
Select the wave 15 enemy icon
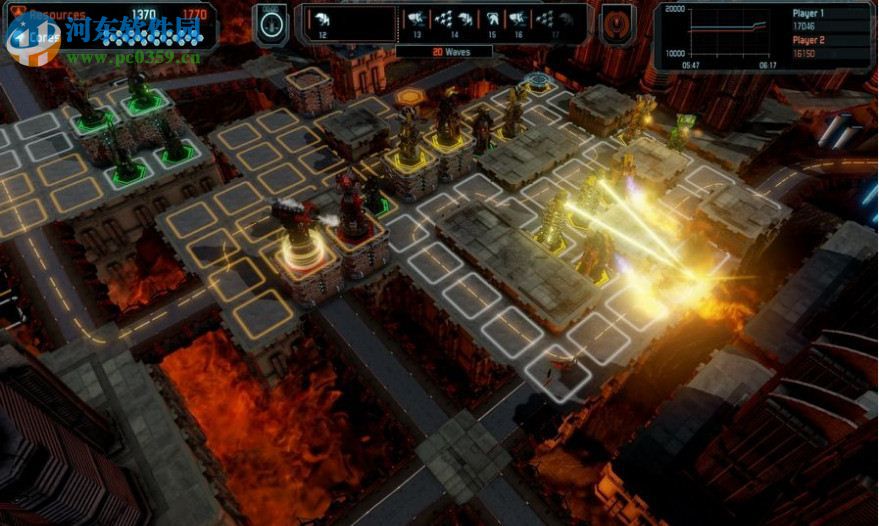492,19
